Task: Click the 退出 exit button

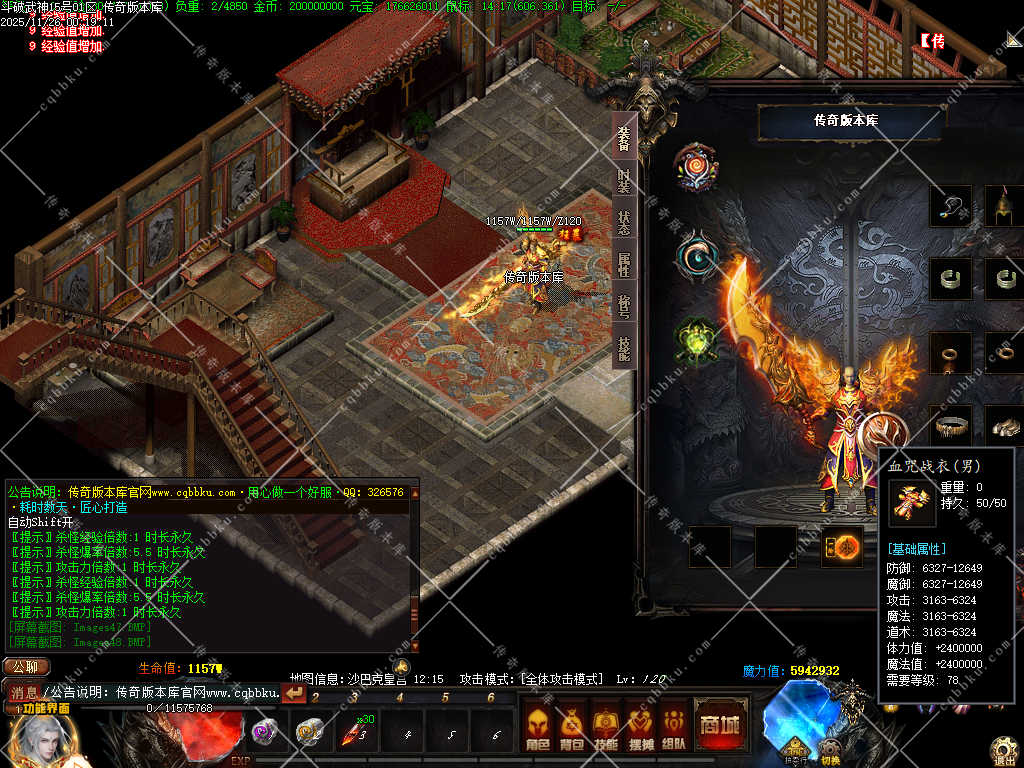Action: (1004, 750)
